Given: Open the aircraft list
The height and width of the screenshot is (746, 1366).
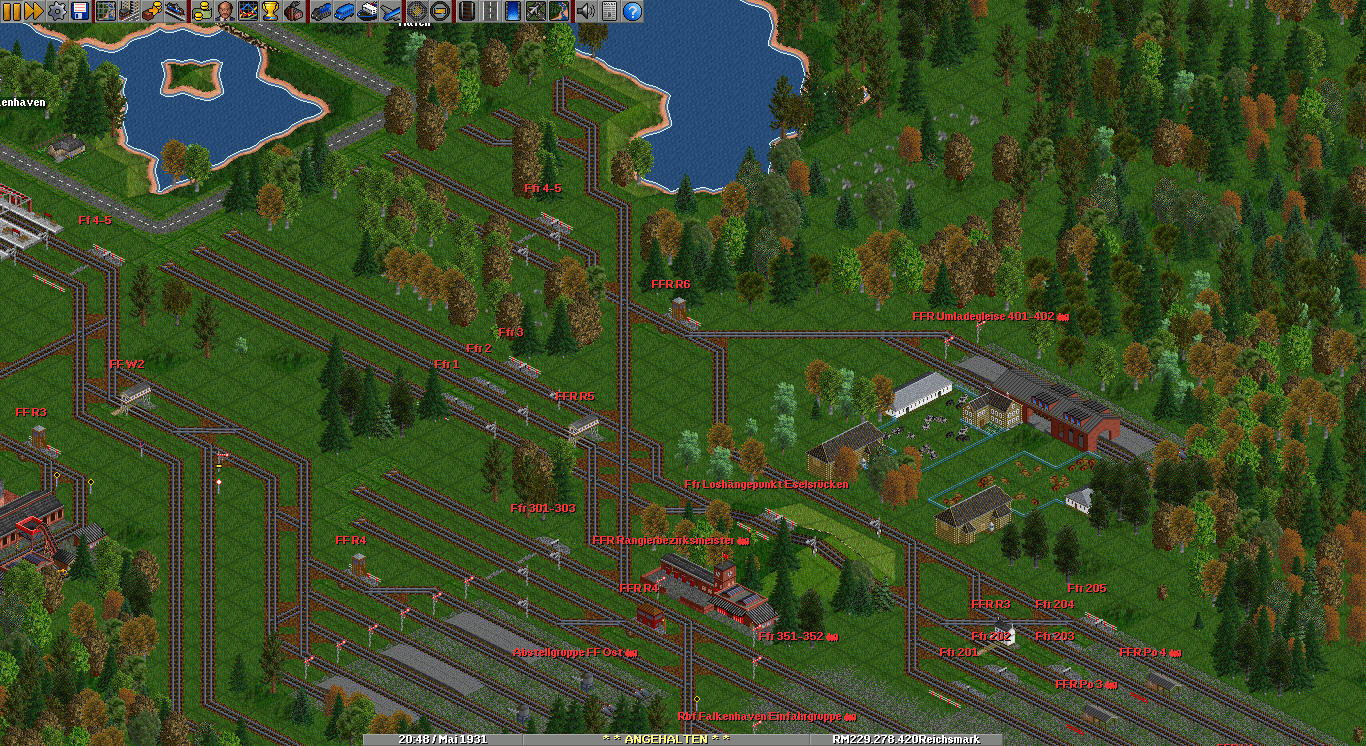Looking at the screenshot, I should tap(390, 11).
